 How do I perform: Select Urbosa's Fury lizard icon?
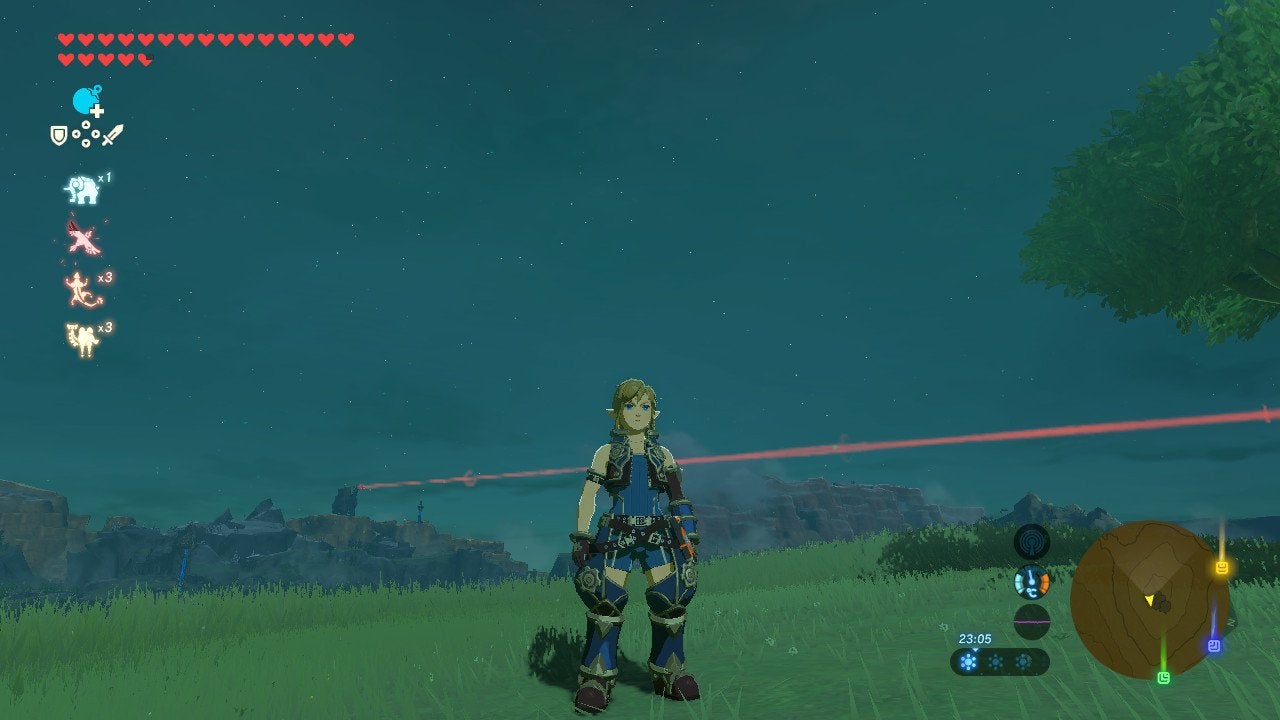point(79,286)
